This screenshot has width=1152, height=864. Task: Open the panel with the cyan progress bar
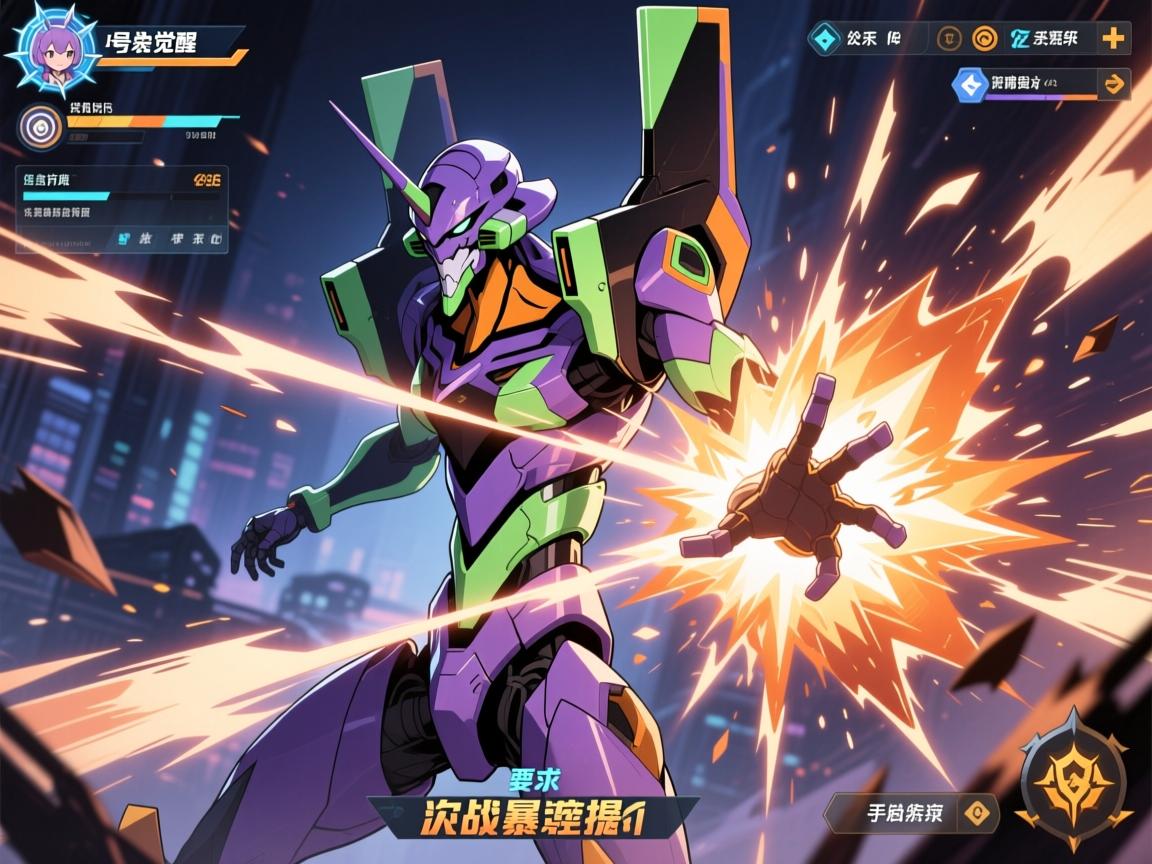pyautogui.click(x=121, y=209)
